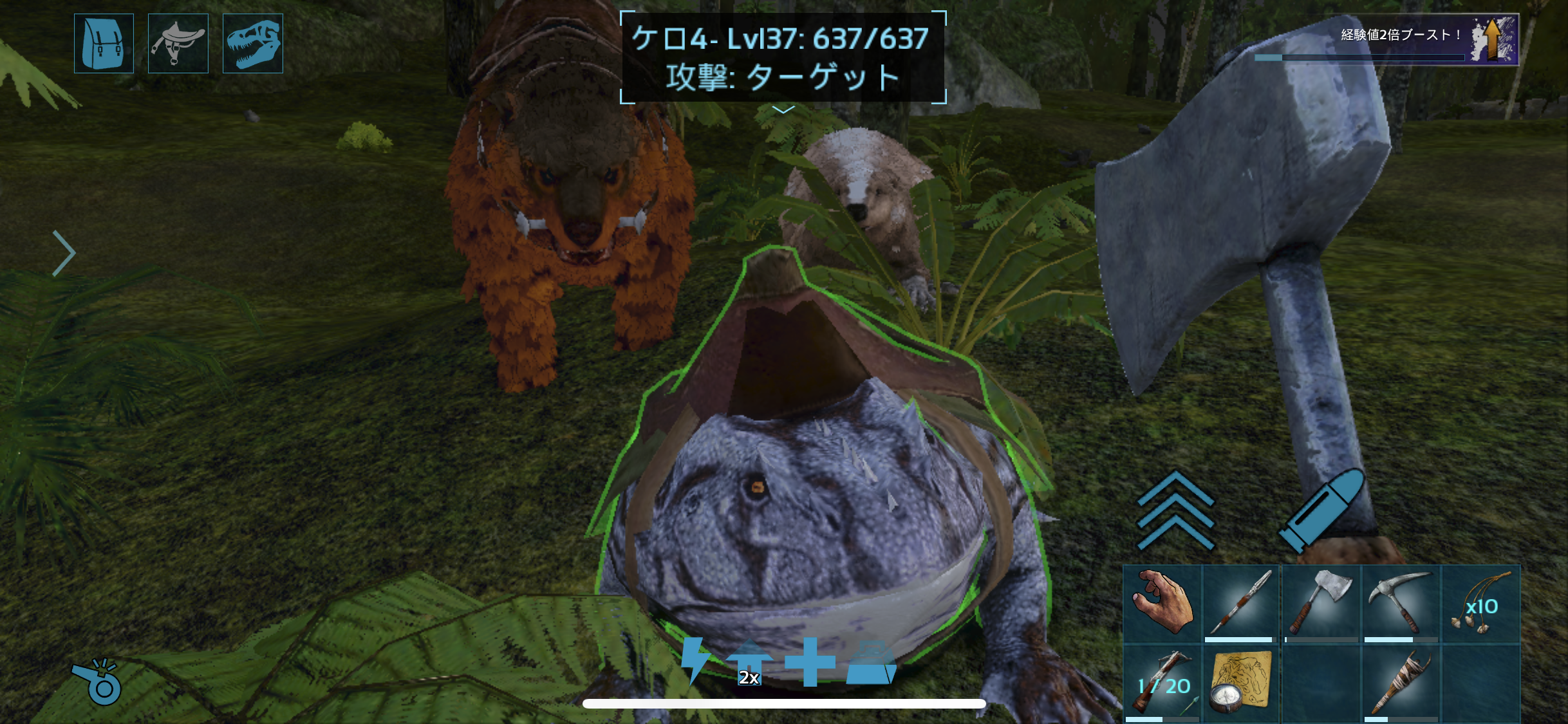
Task: Expand the left side arrow panel
Action: click(x=64, y=253)
